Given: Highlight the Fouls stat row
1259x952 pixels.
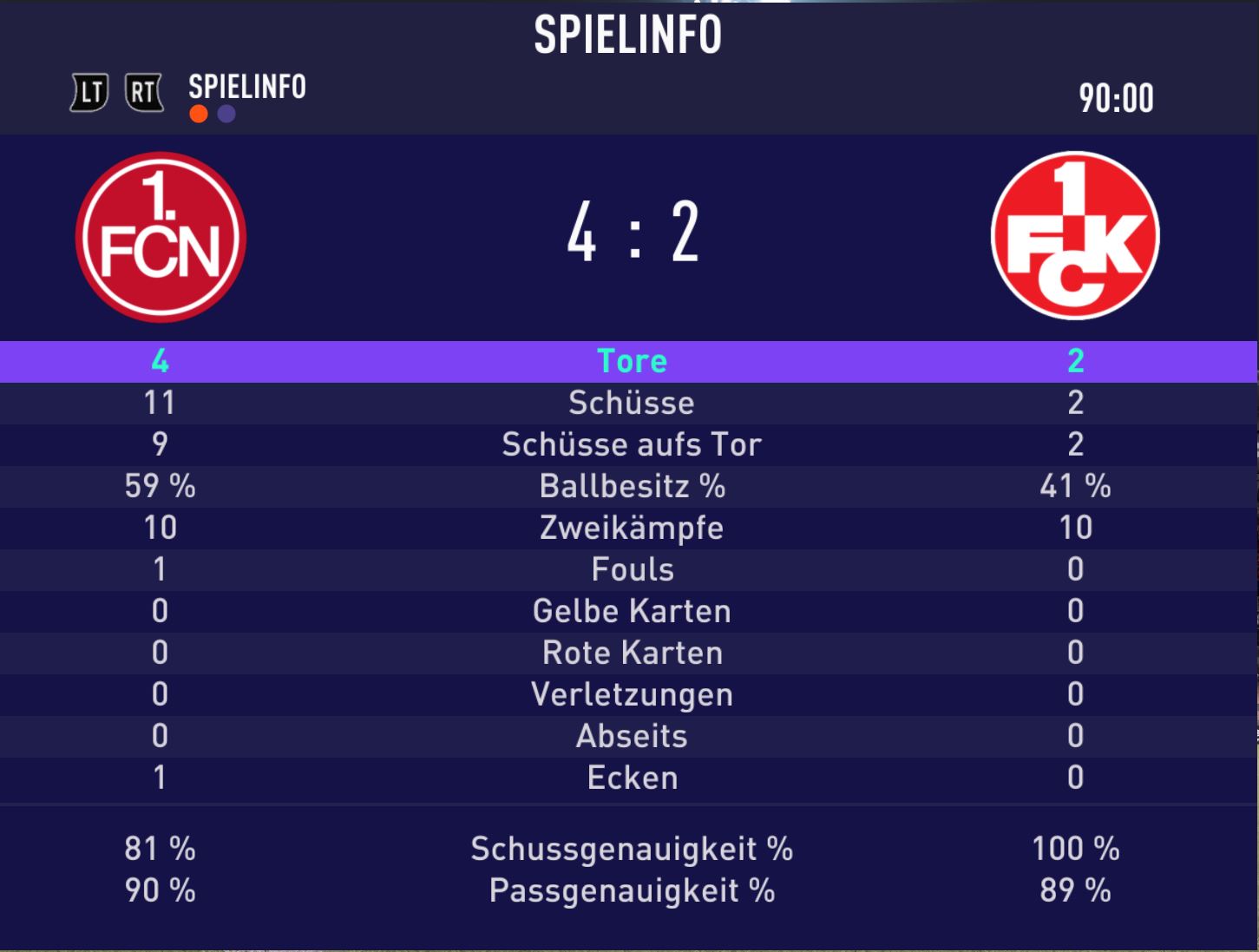Looking at the screenshot, I should point(631,569).
